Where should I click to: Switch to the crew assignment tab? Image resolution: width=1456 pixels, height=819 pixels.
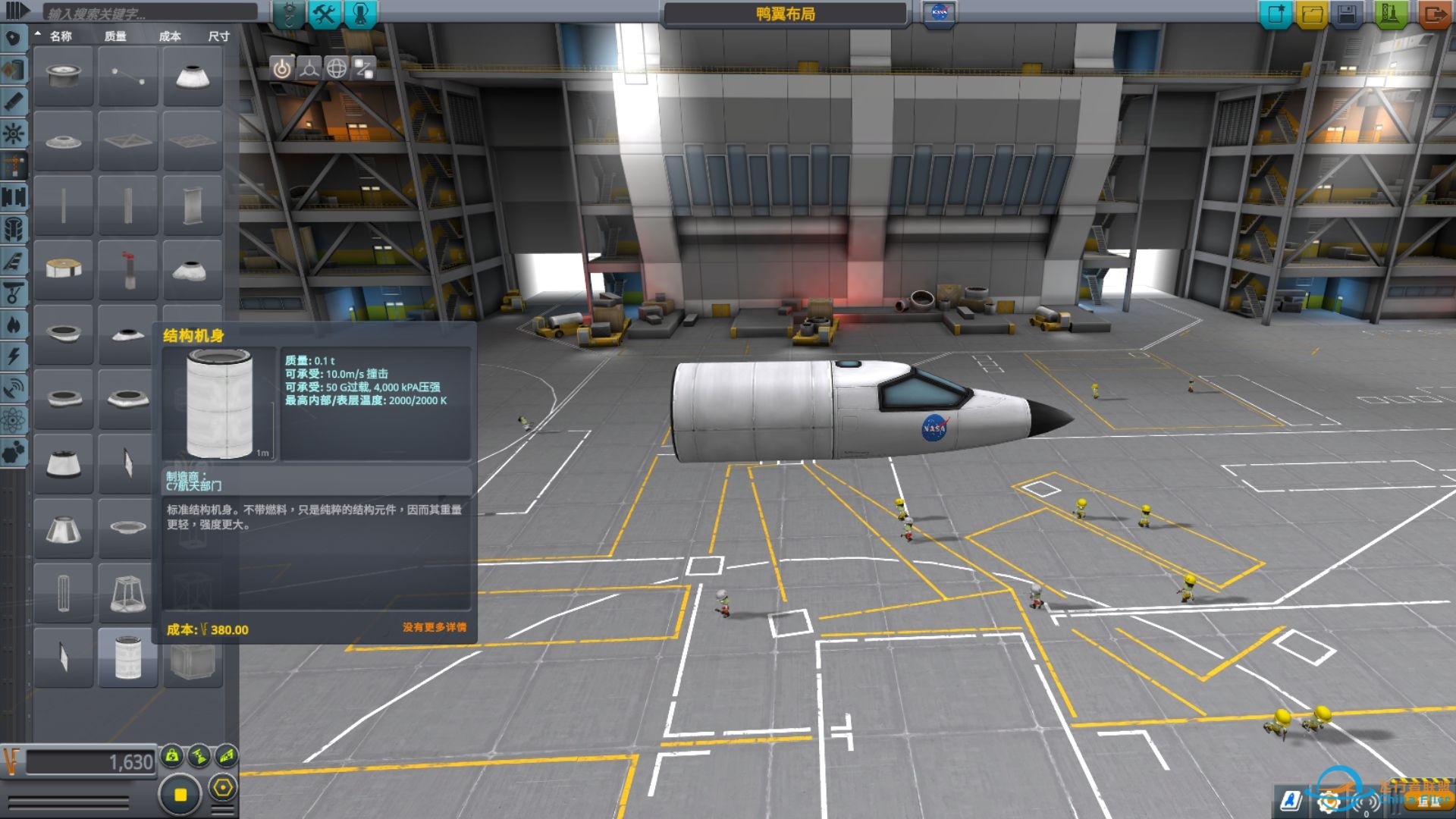click(360, 14)
